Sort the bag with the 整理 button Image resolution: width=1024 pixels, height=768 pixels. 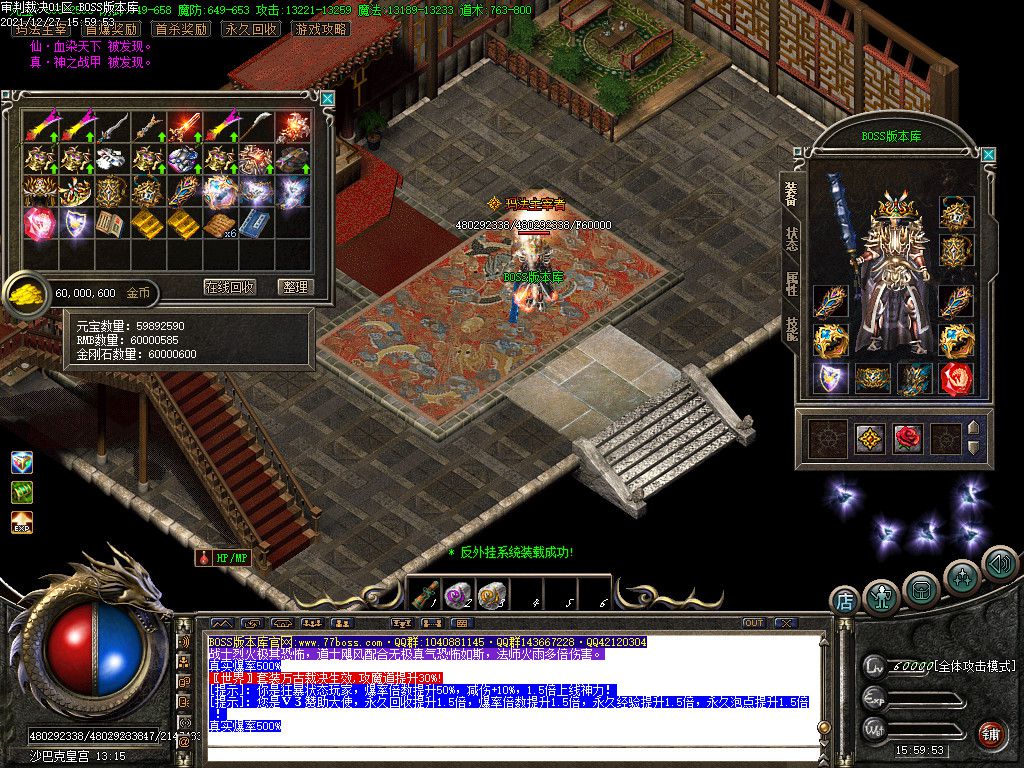click(x=295, y=287)
